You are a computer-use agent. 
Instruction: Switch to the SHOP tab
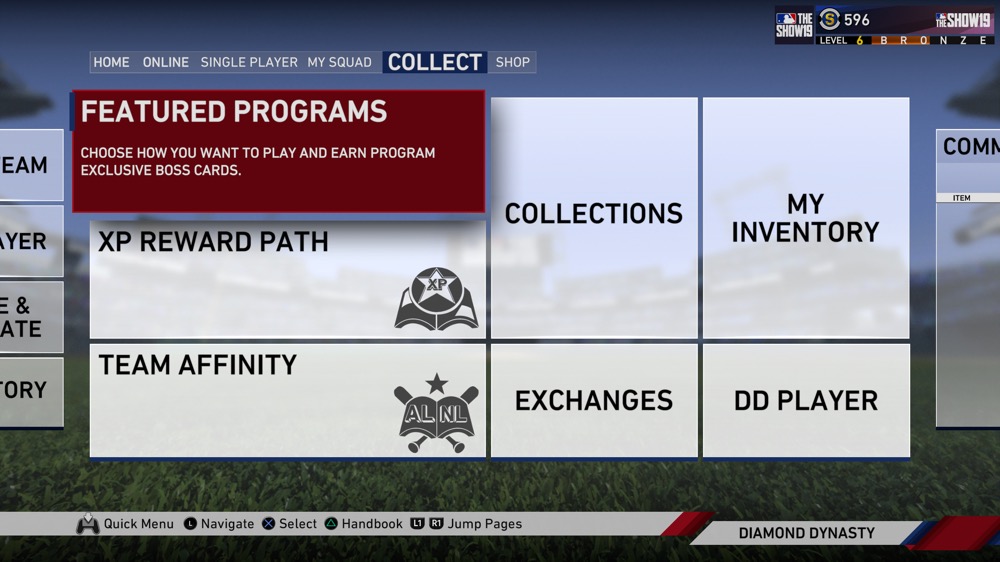(x=513, y=62)
